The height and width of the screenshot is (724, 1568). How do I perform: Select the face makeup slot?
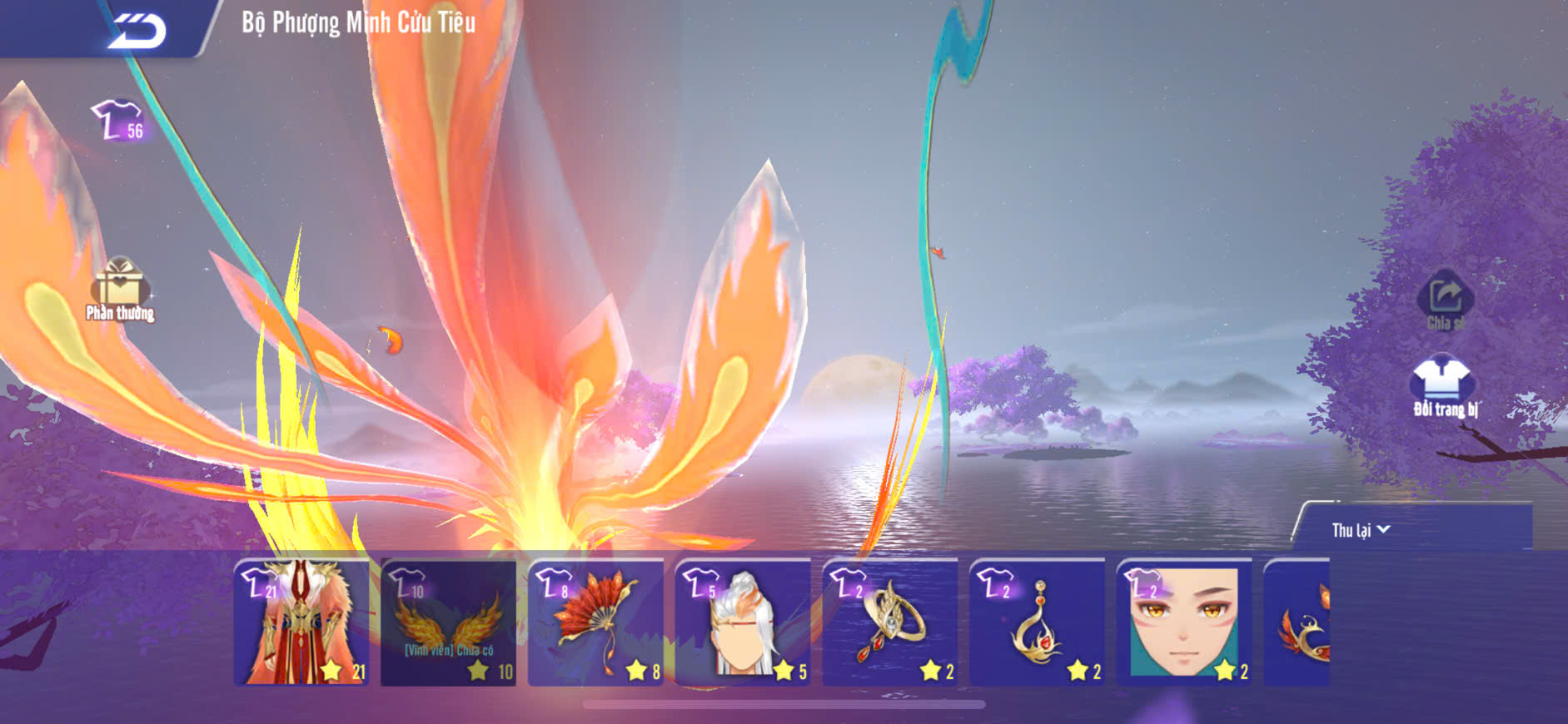(x=1184, y=622)
